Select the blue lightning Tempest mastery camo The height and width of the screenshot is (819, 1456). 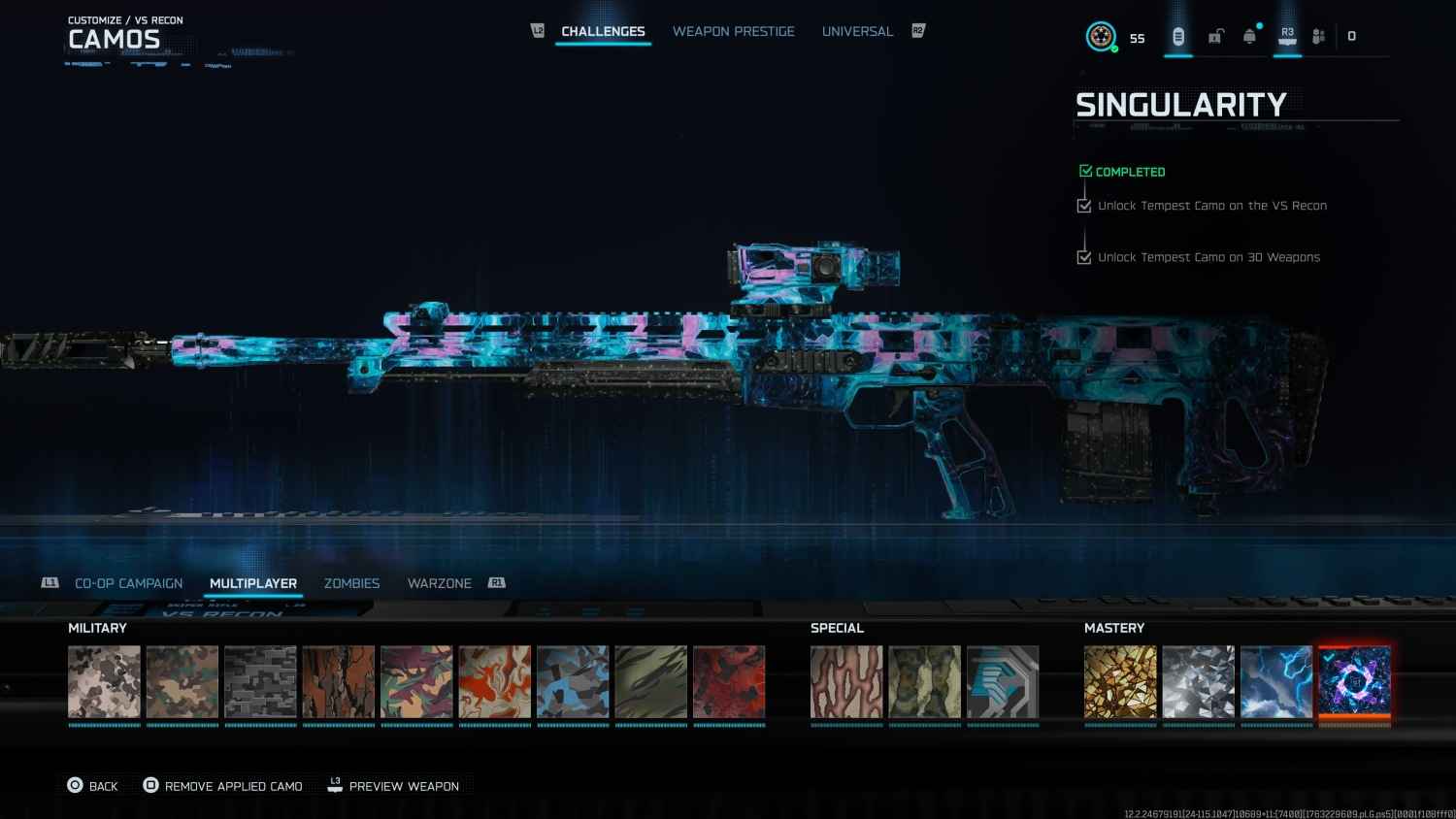pyautogui.click(x=1276, y=682)
